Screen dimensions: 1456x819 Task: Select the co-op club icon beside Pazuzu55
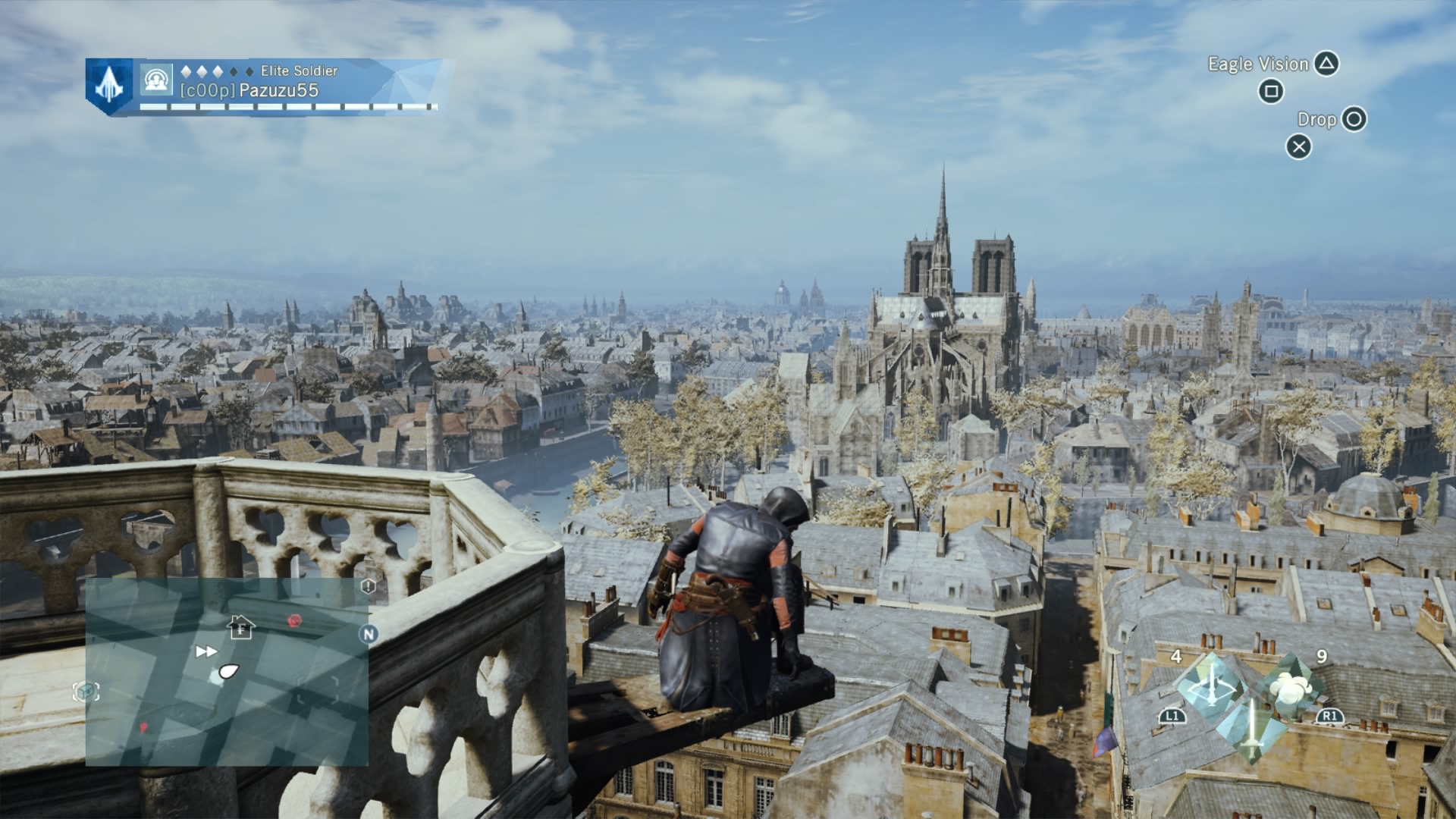156,80
